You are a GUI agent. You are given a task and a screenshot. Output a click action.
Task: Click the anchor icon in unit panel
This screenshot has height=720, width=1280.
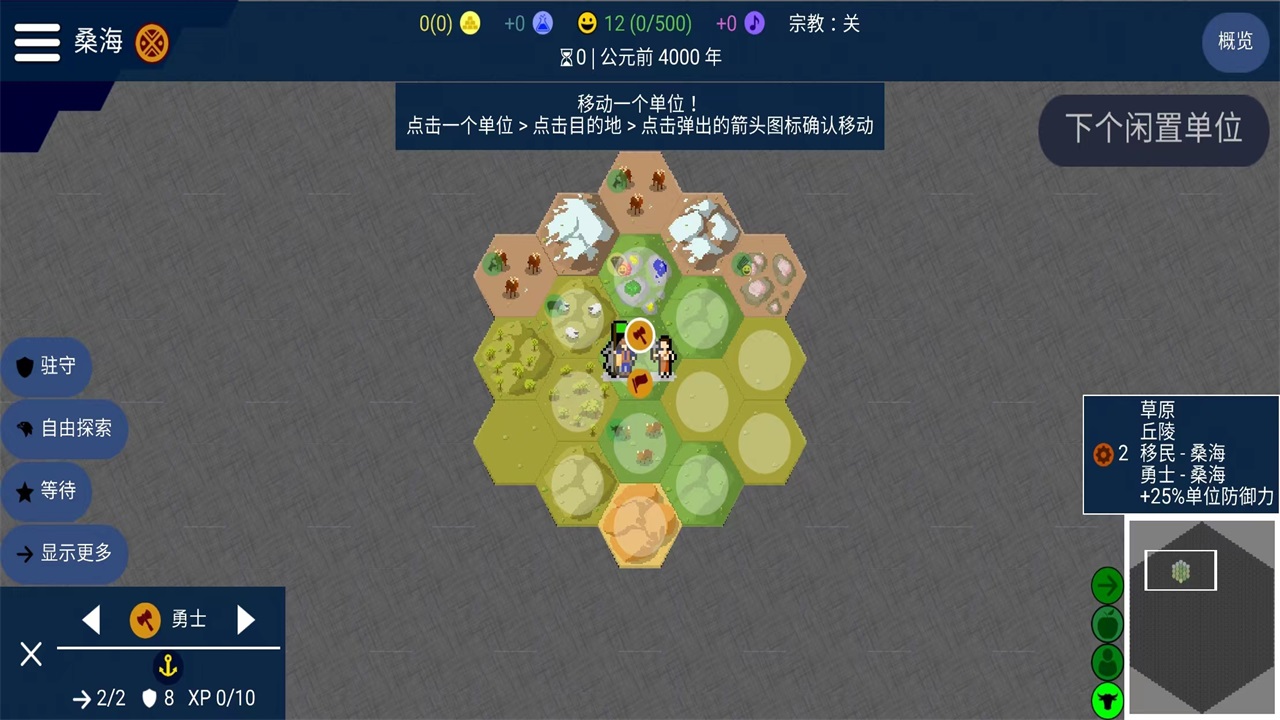click(x=167, y=667)
